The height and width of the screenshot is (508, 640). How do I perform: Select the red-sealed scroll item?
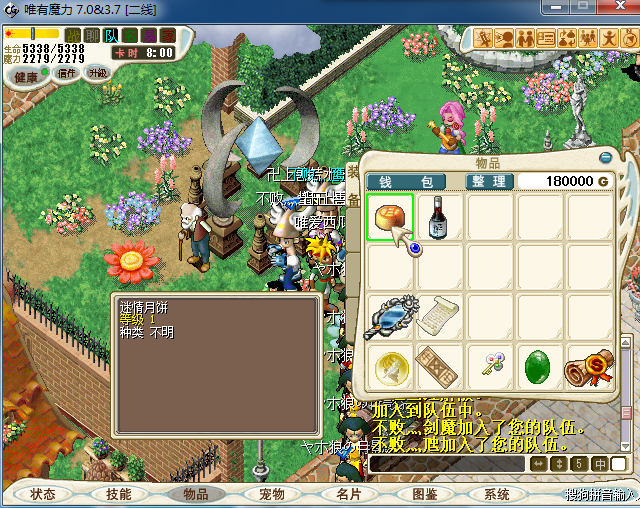[590, 367]
